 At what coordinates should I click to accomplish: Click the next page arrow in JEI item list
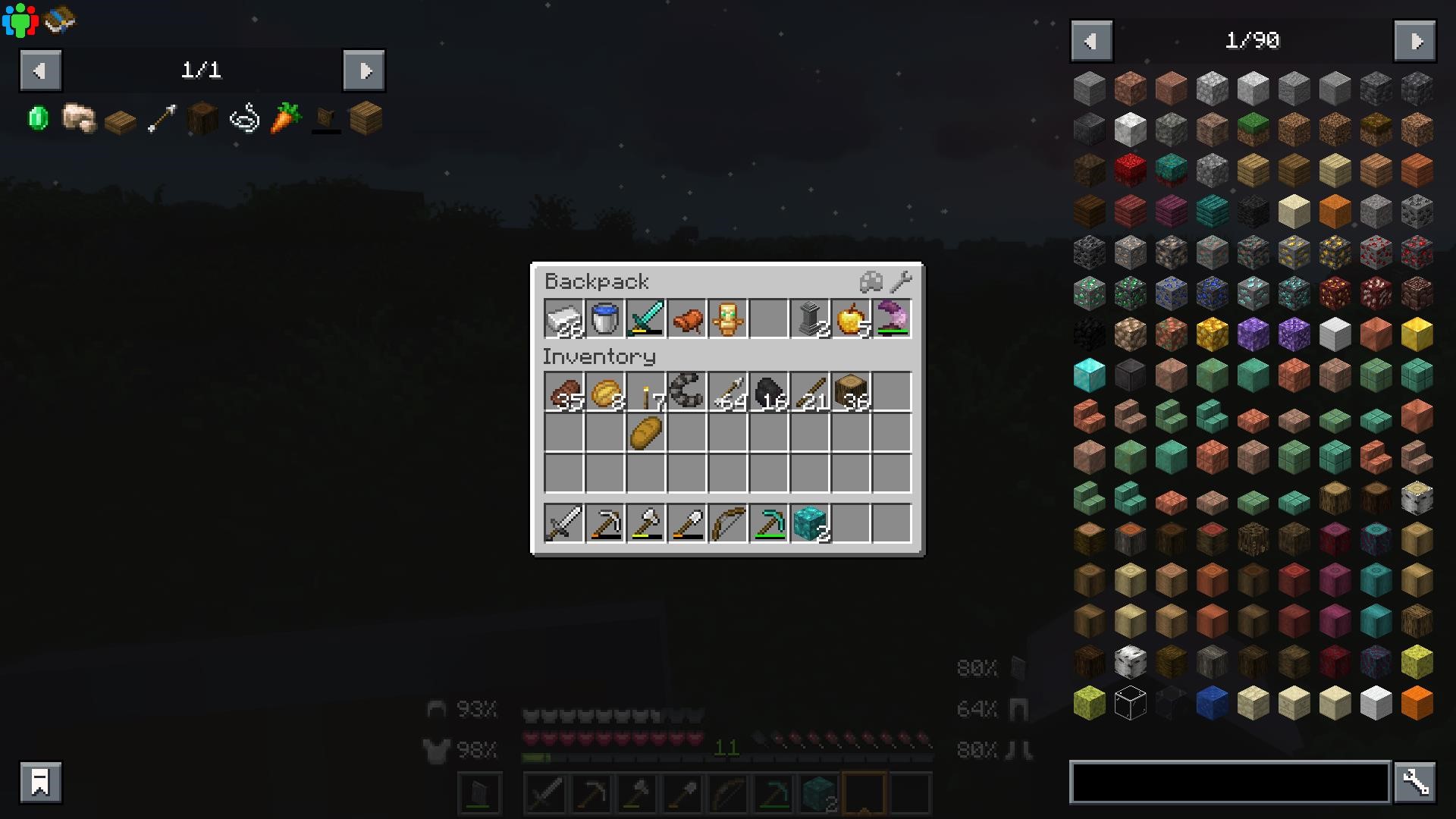click(1415, 41)
